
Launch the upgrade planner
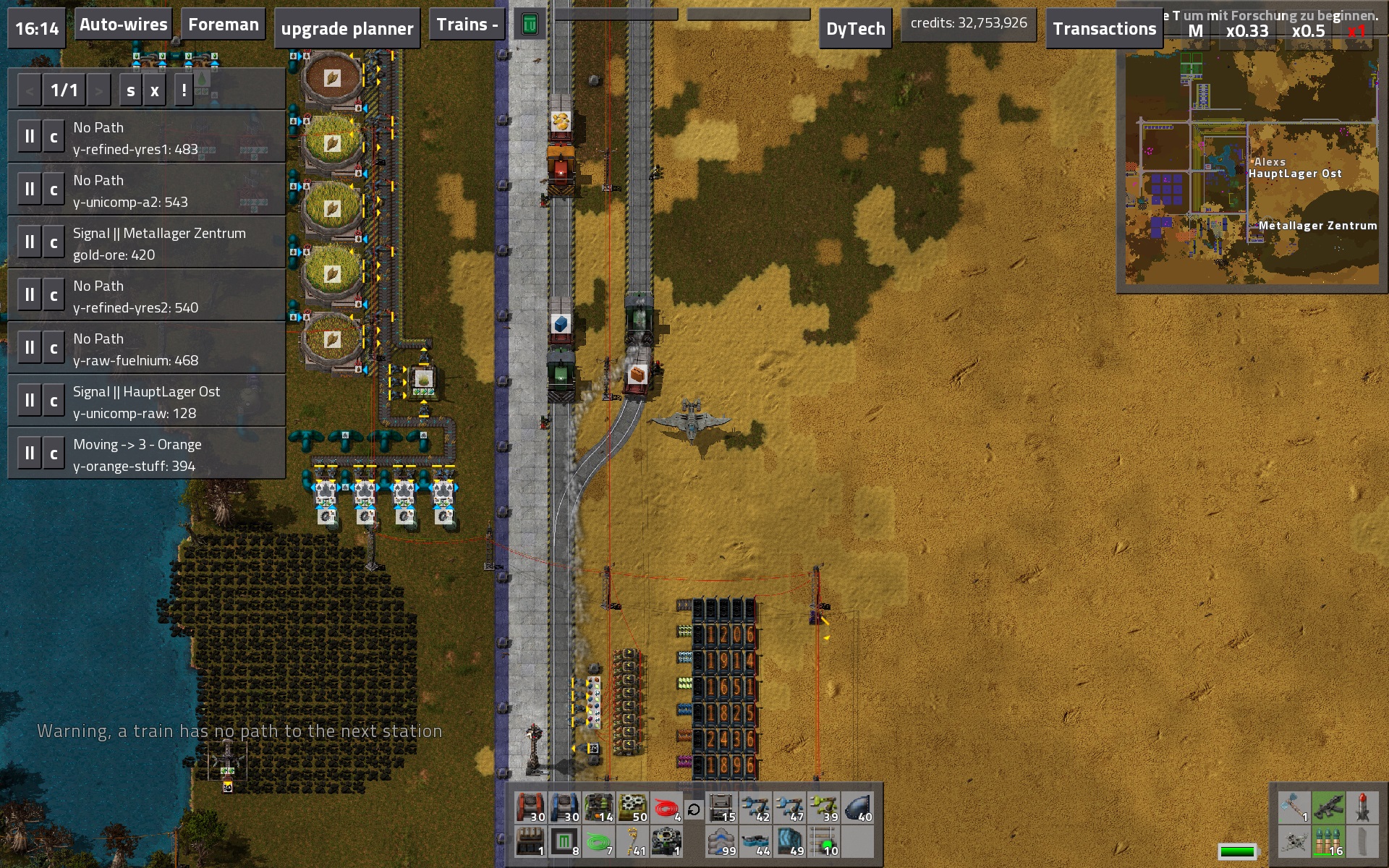tap(347, 29)
